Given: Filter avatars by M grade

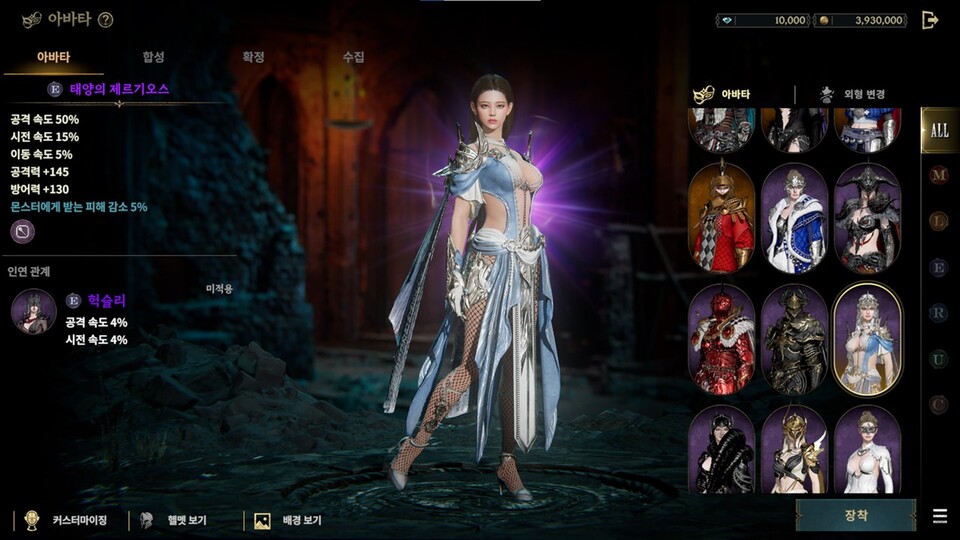Looking at the screenshot, I should (x=938, y=176).
